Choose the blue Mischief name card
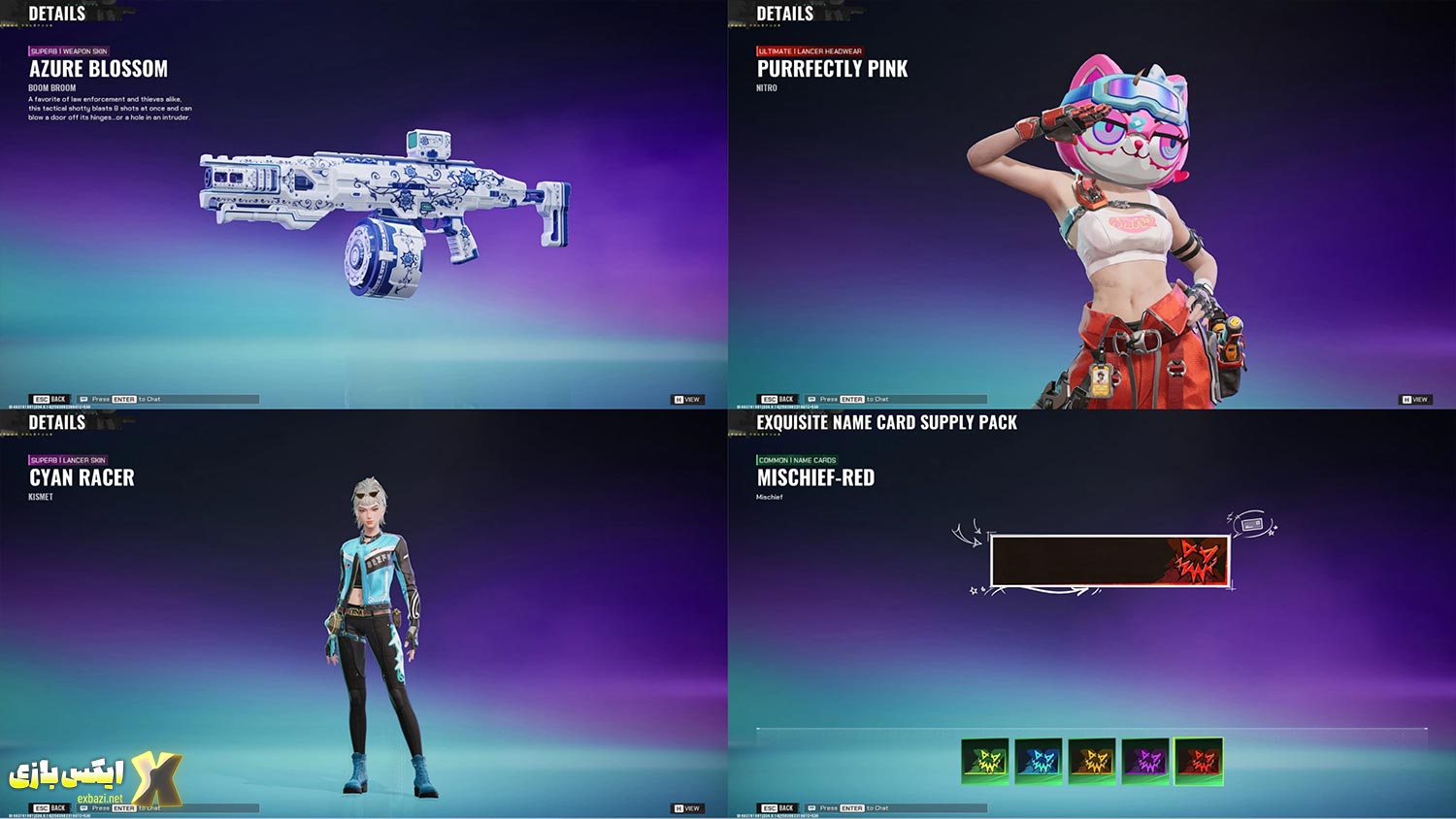Viewport: 1456px width, 819px height. tap(1038, 761)
